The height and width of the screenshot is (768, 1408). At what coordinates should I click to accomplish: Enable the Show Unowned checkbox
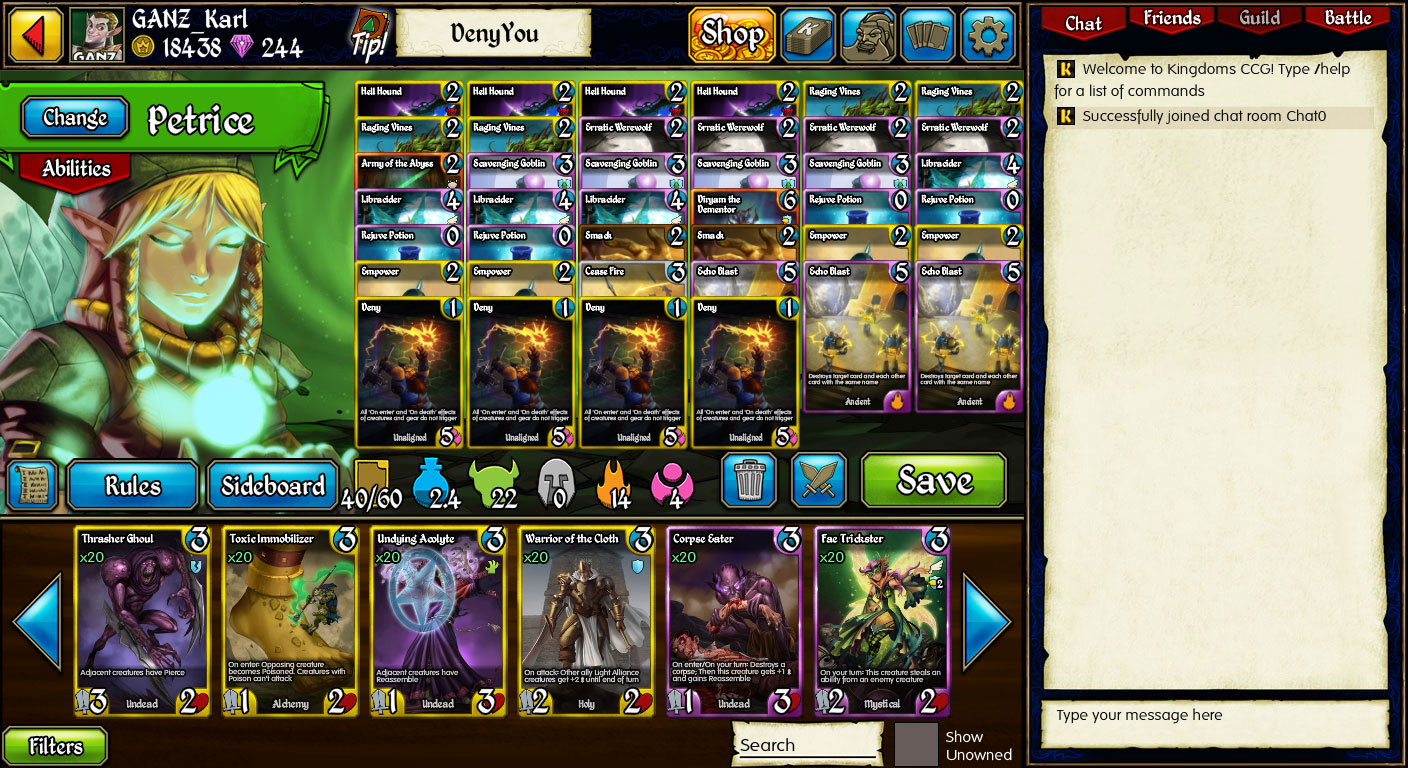click(916, 744)
